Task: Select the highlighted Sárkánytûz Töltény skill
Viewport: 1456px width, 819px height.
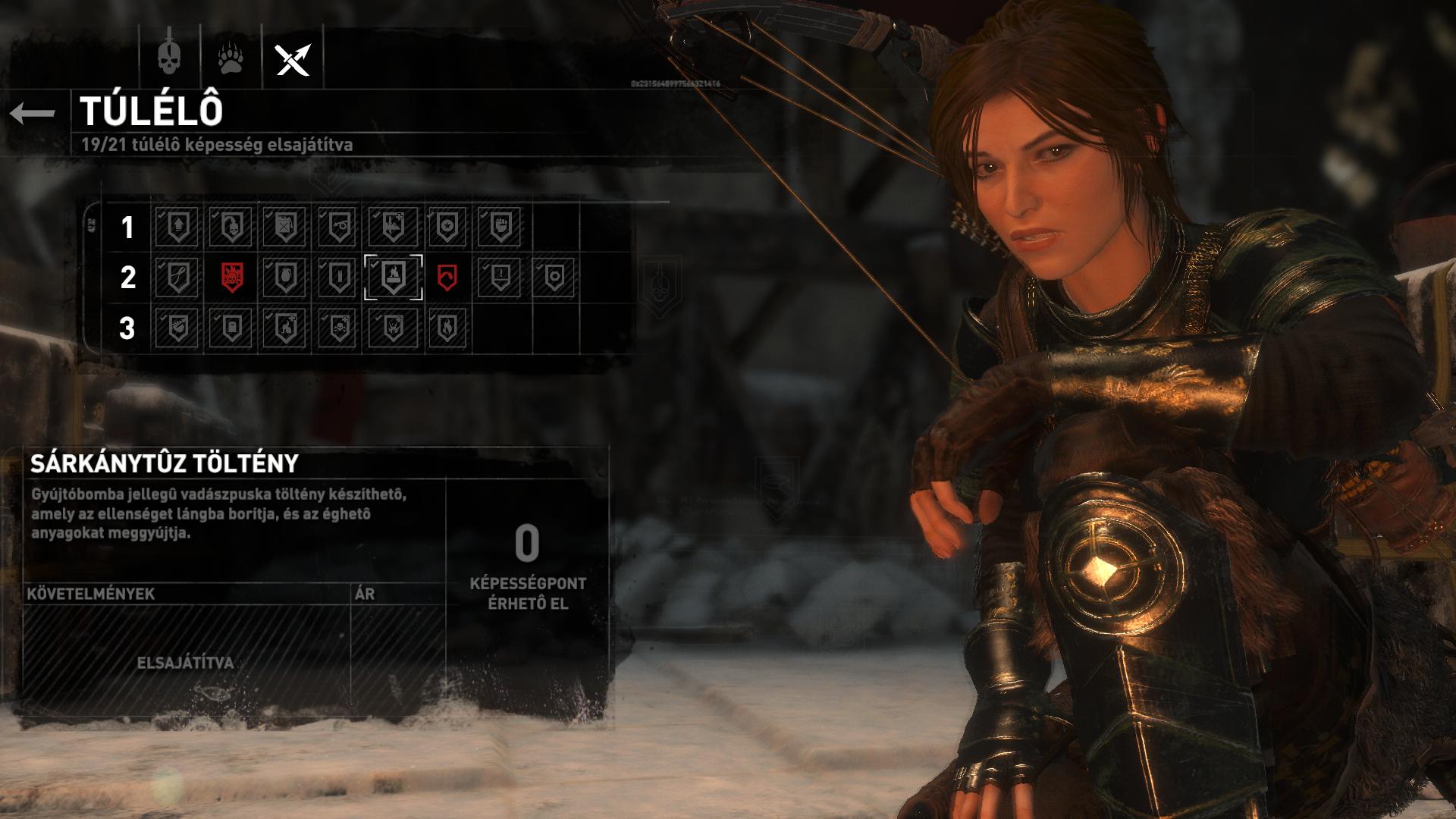Action: point(394,278)
